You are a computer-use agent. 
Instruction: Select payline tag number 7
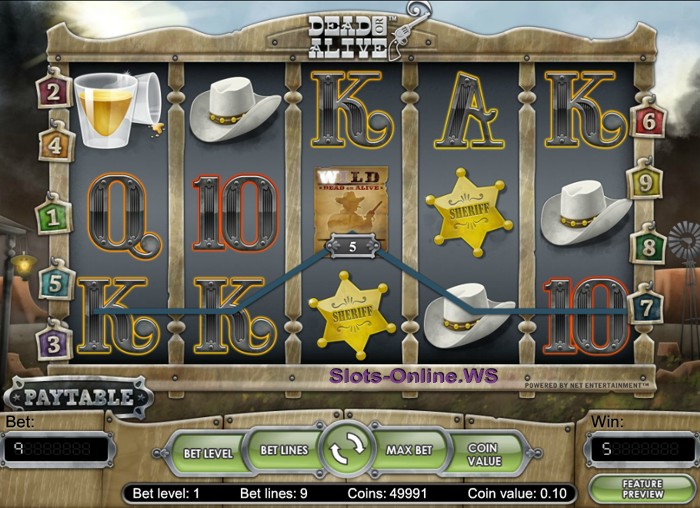click(x=647, y=305)
